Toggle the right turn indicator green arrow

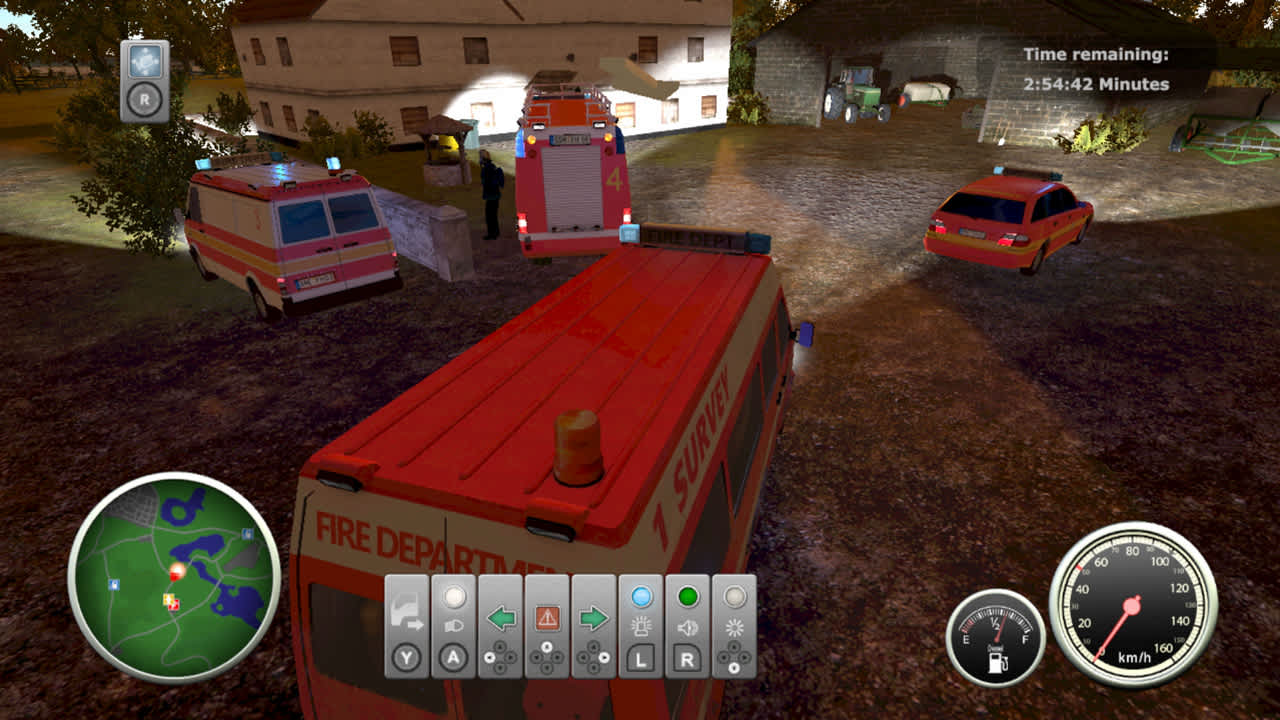(593, 618)
